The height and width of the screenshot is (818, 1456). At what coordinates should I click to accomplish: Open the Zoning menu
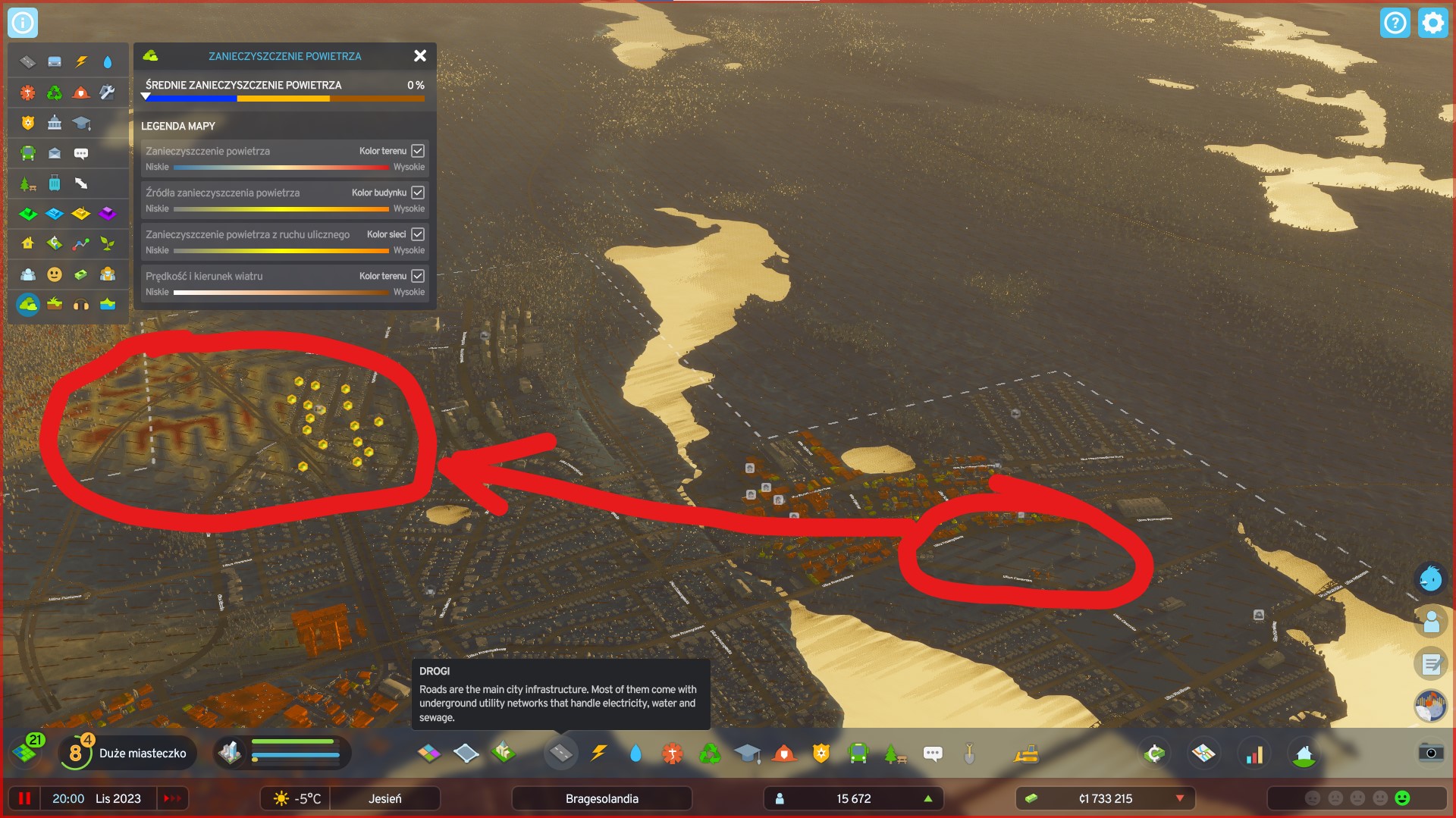point(430,753)
